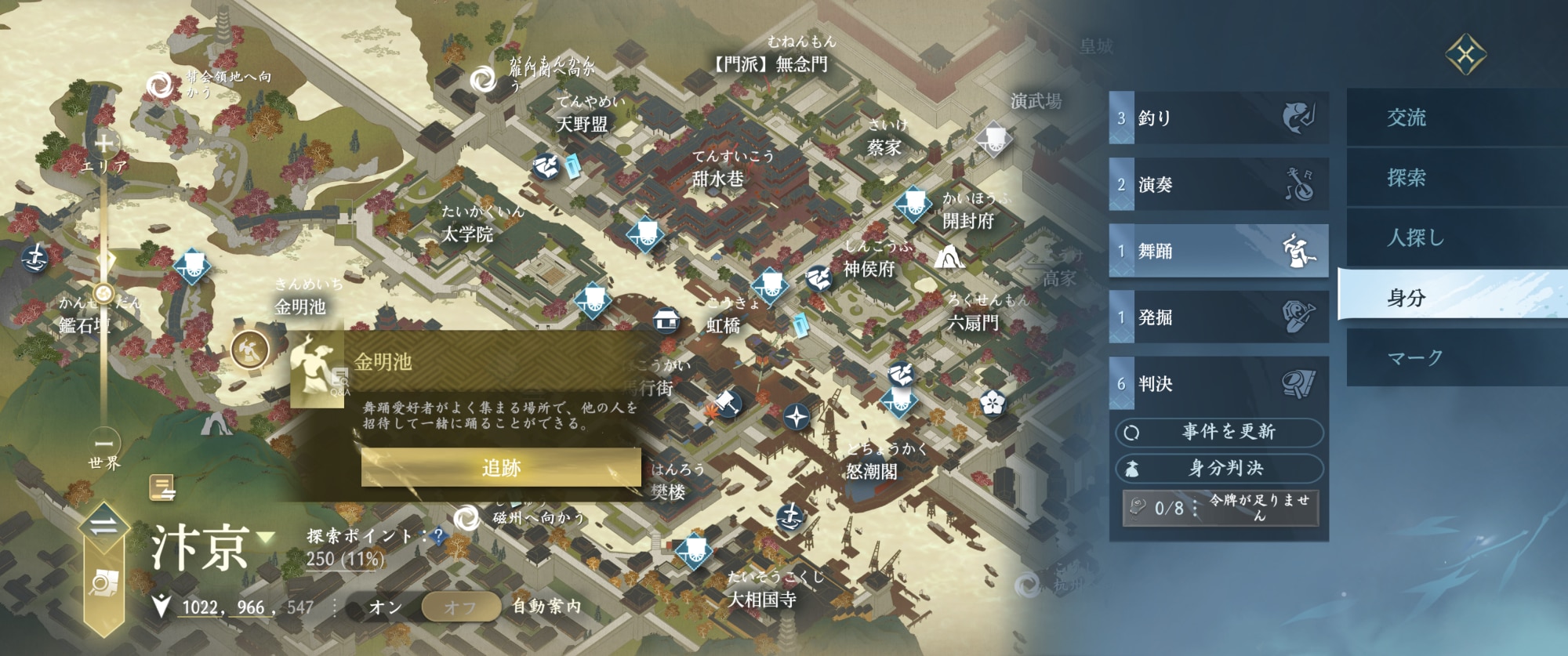
Task: Open 身分判決
Action: [x=1219, y=469]
